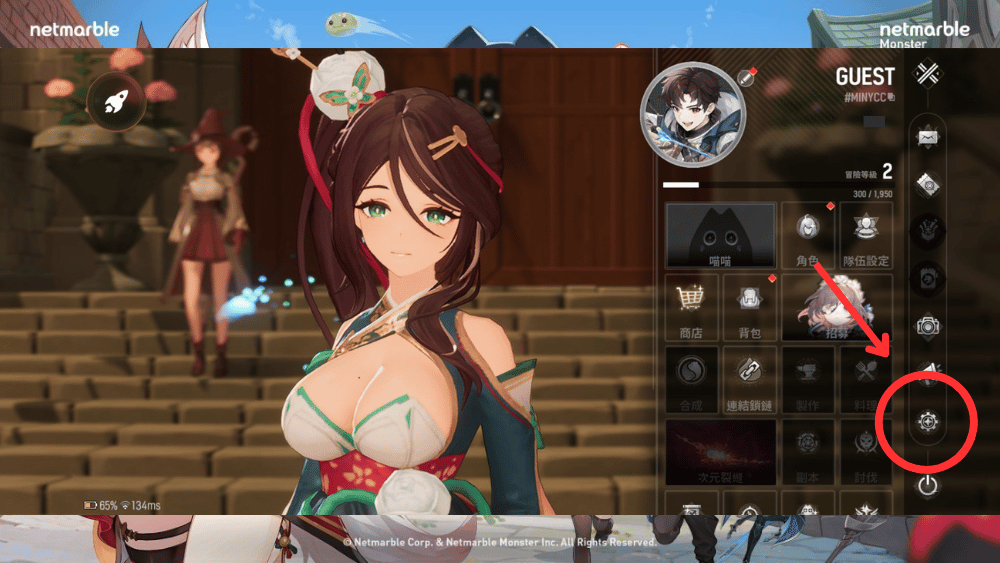
Task: Close the menu with the crossed-swords X button
Action: [x=928, y=75]
